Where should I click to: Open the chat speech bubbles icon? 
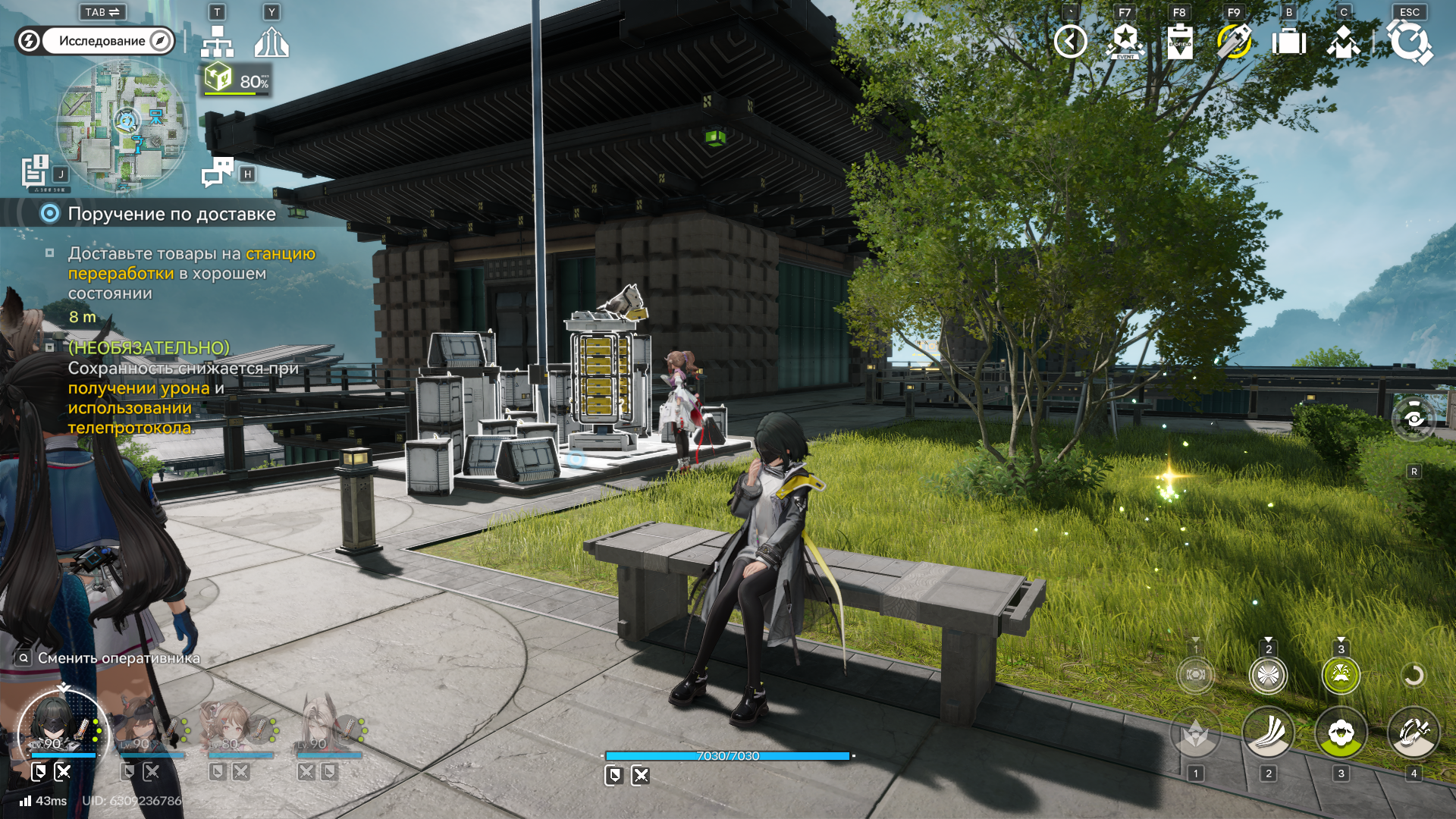tap(218, 172)
